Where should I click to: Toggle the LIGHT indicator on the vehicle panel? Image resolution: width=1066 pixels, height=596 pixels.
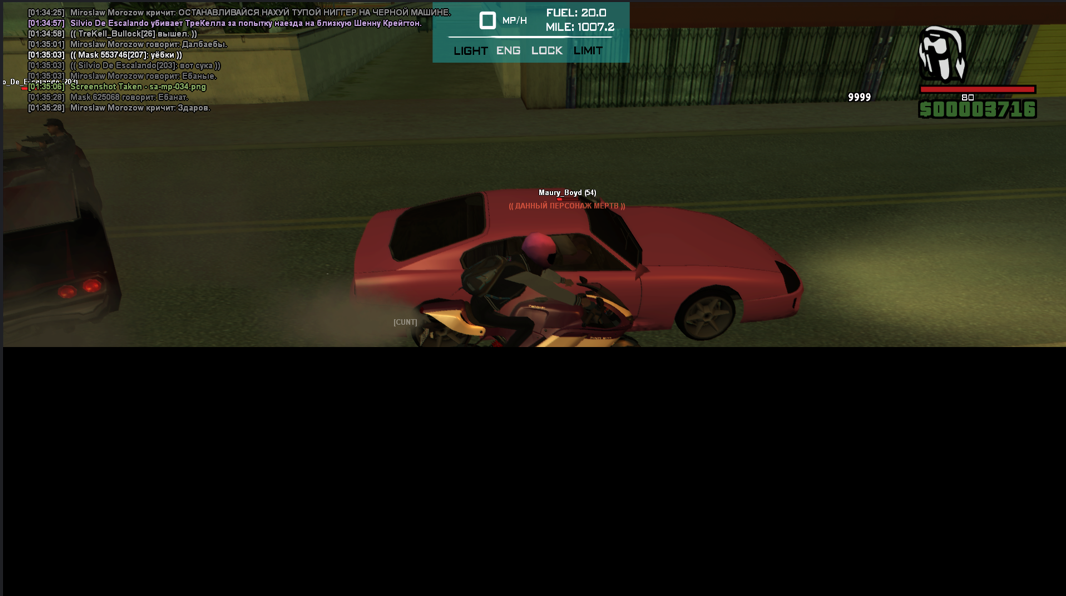pyautogui.click(x=470, y=51)
